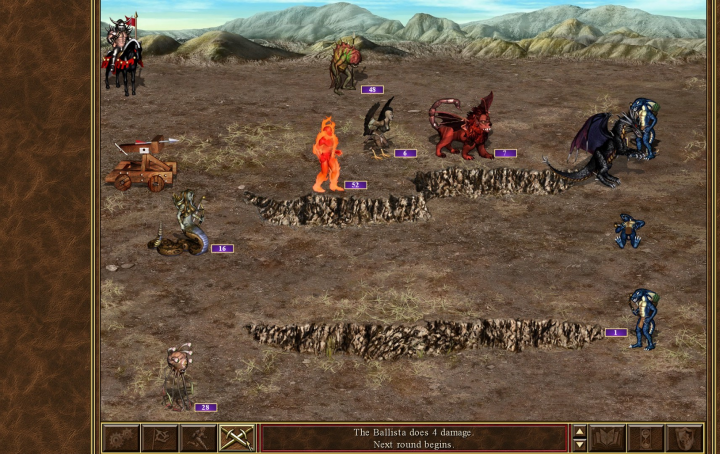720x454 pixels.
Task: Target the red manticore stack of 7
Action: [464, 128]
